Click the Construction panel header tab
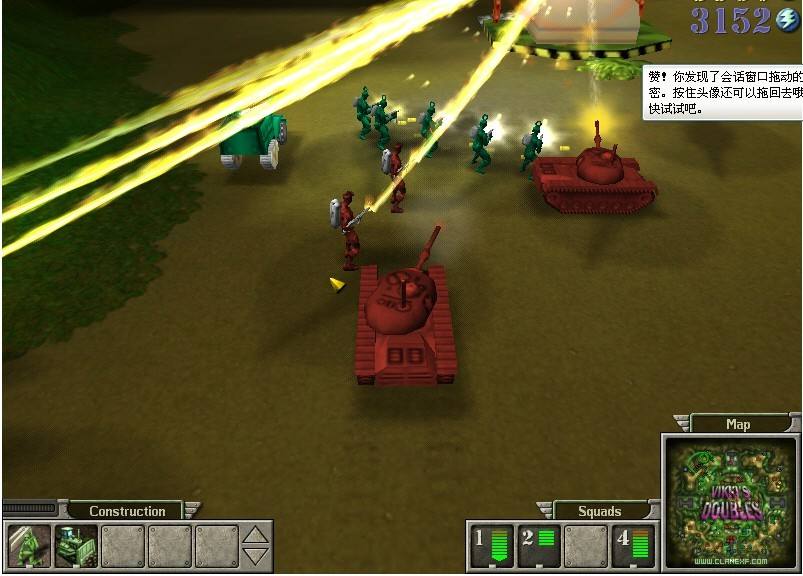 coord(127,511)
